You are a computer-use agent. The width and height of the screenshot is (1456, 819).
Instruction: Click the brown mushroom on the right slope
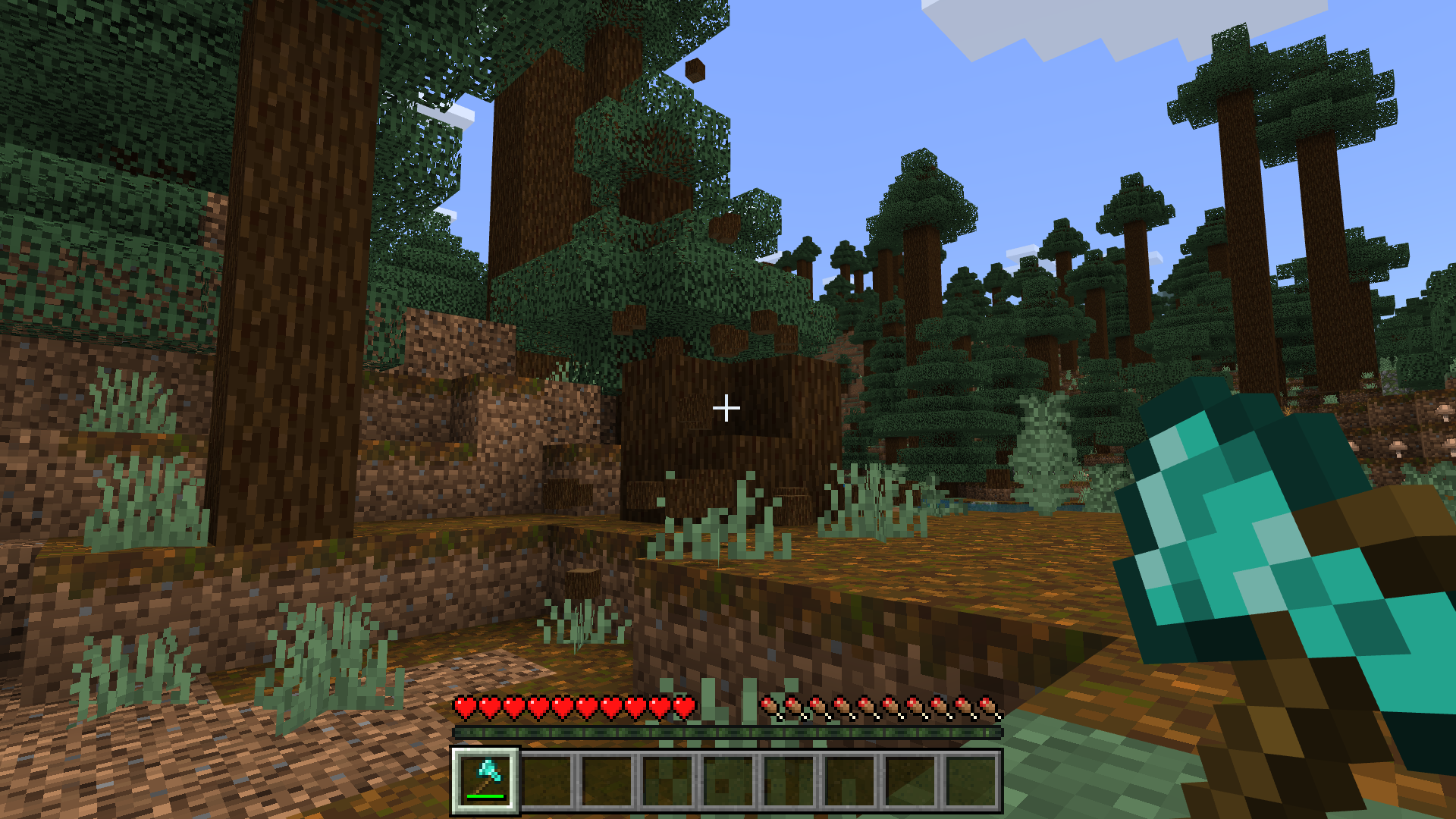point(1398,447)
